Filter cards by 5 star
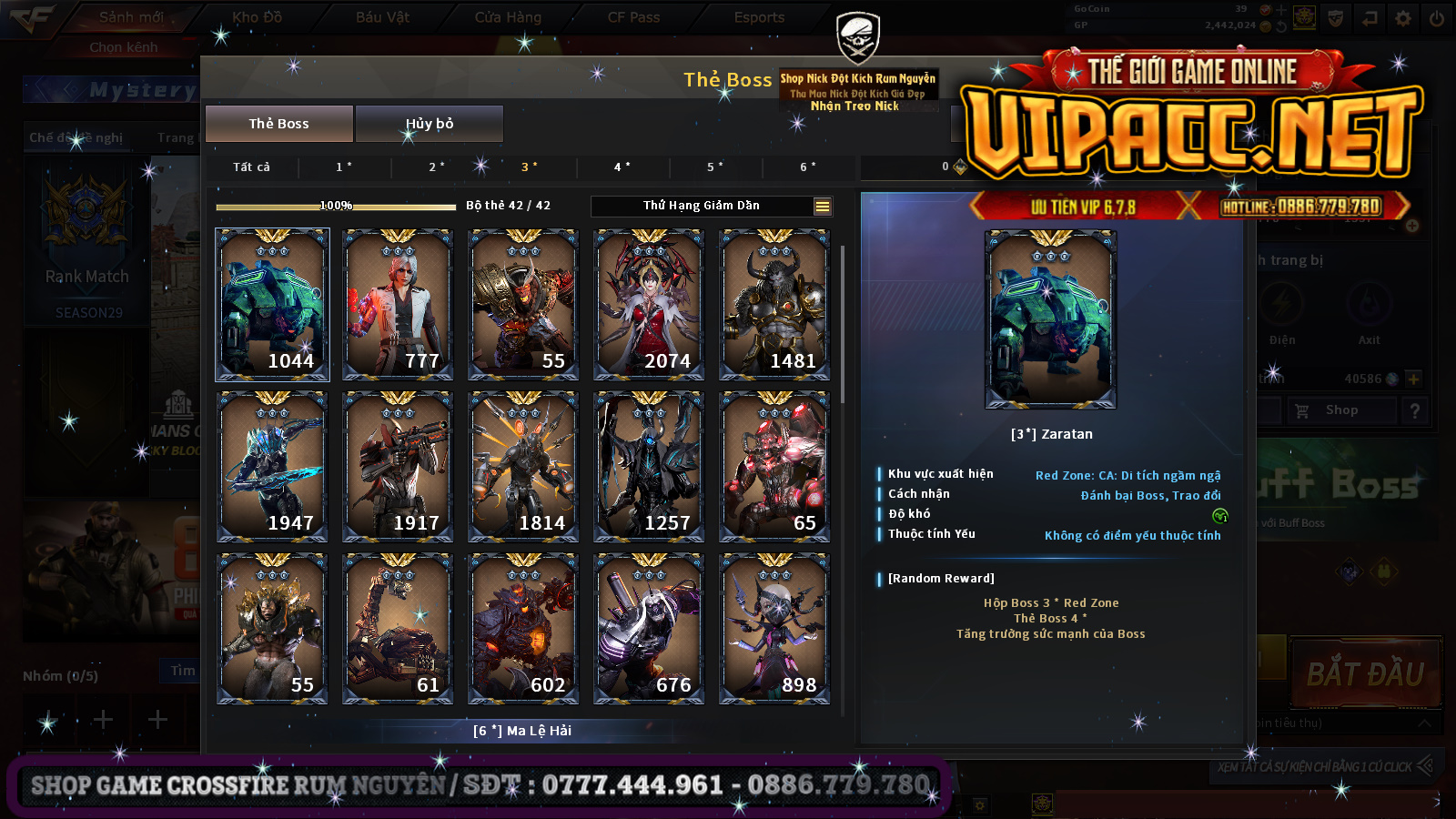This screenshot has width=1456, height=819. tap(714, 167)
